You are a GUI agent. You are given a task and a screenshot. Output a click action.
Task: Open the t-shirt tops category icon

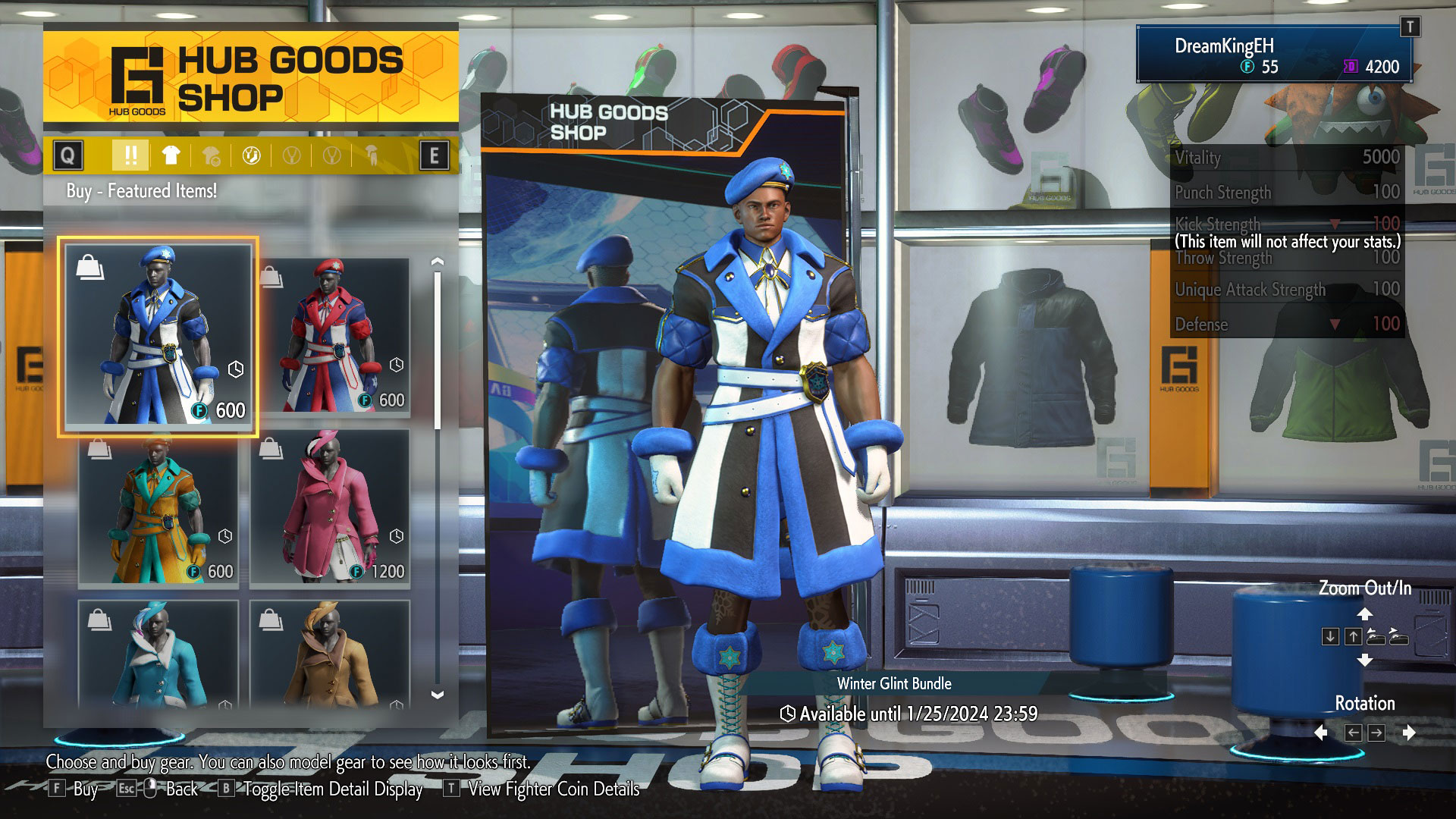(170, 157)
